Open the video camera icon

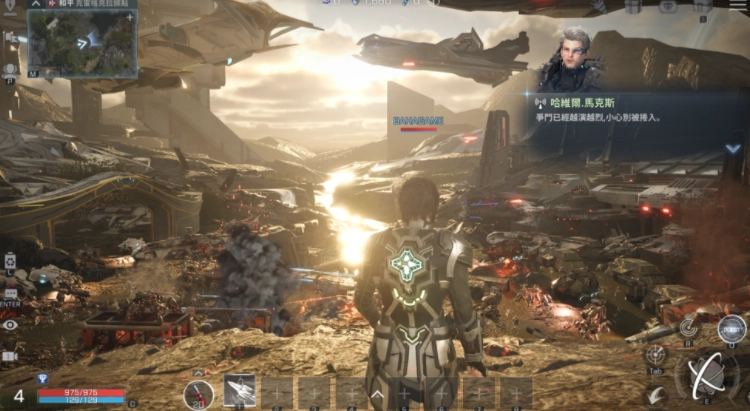point(10,355)
